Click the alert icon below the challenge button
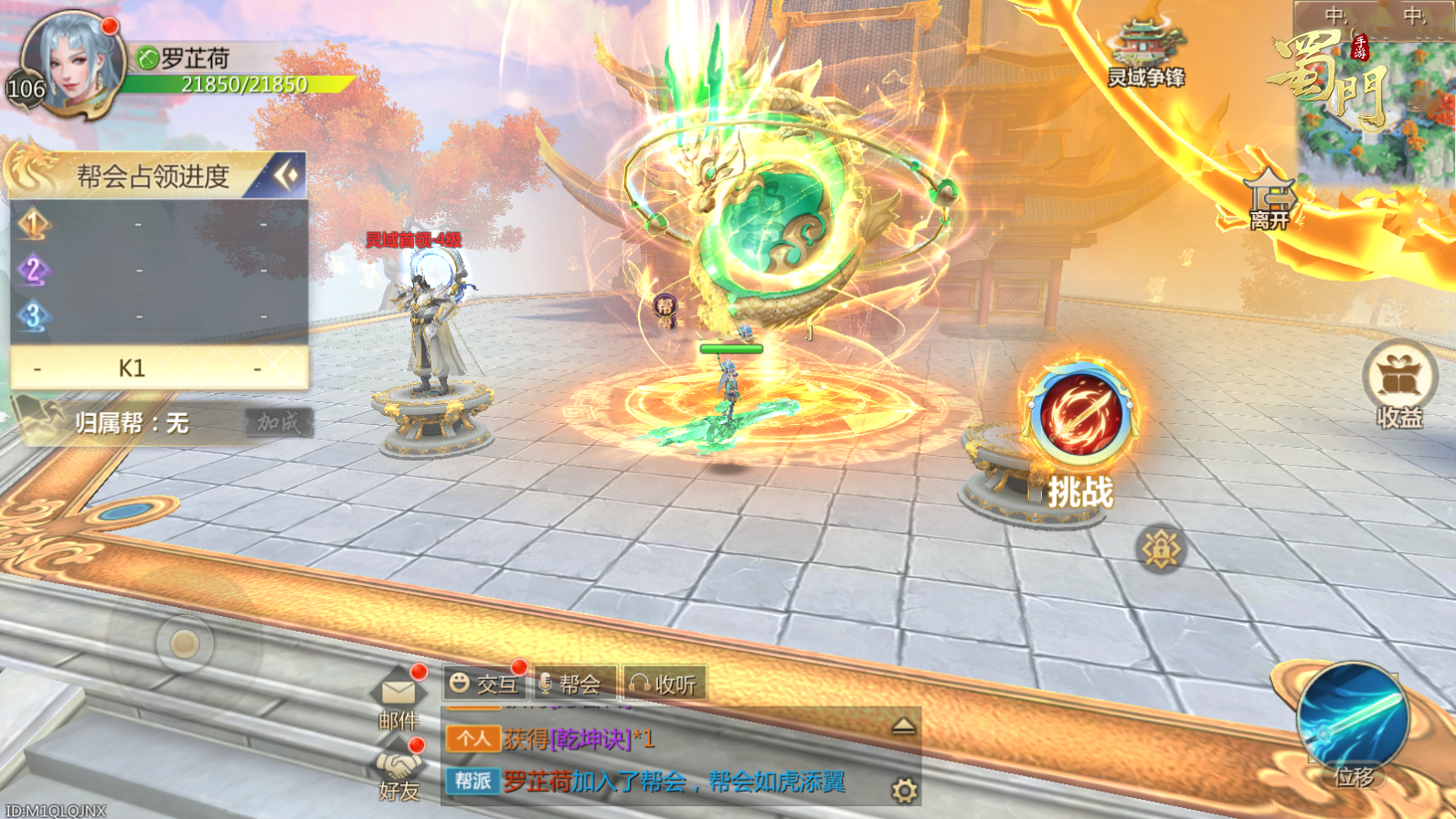The width and height of the screenshot is (1456, 819). (1161, 549)
